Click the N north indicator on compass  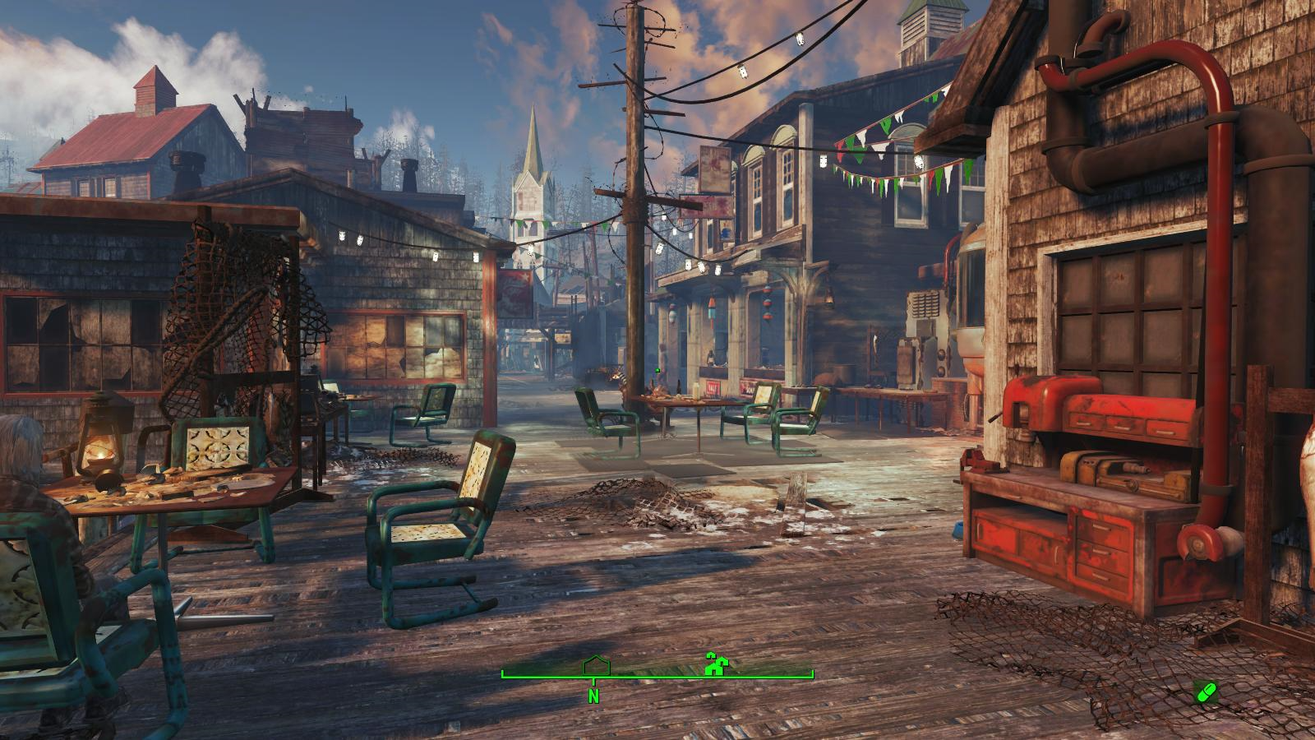(594, 696)
